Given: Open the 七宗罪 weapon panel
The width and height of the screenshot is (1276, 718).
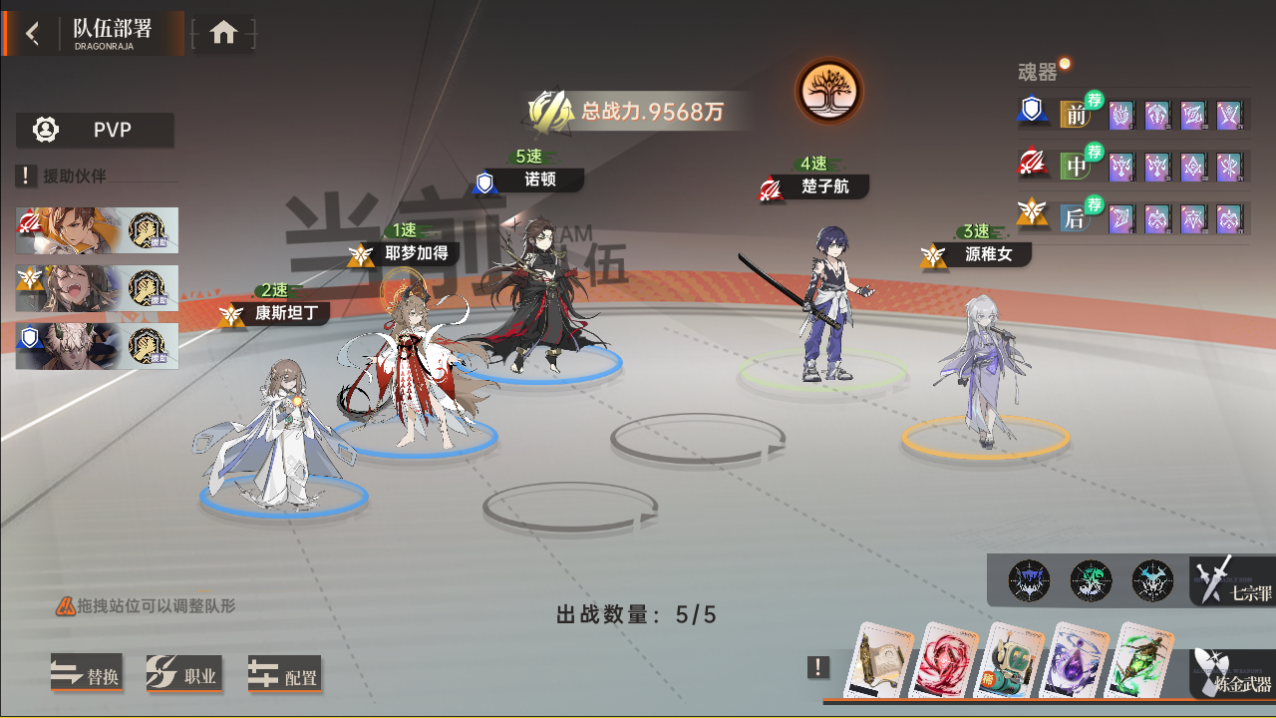Looking at the screenshot, I should coord(1234,581).
